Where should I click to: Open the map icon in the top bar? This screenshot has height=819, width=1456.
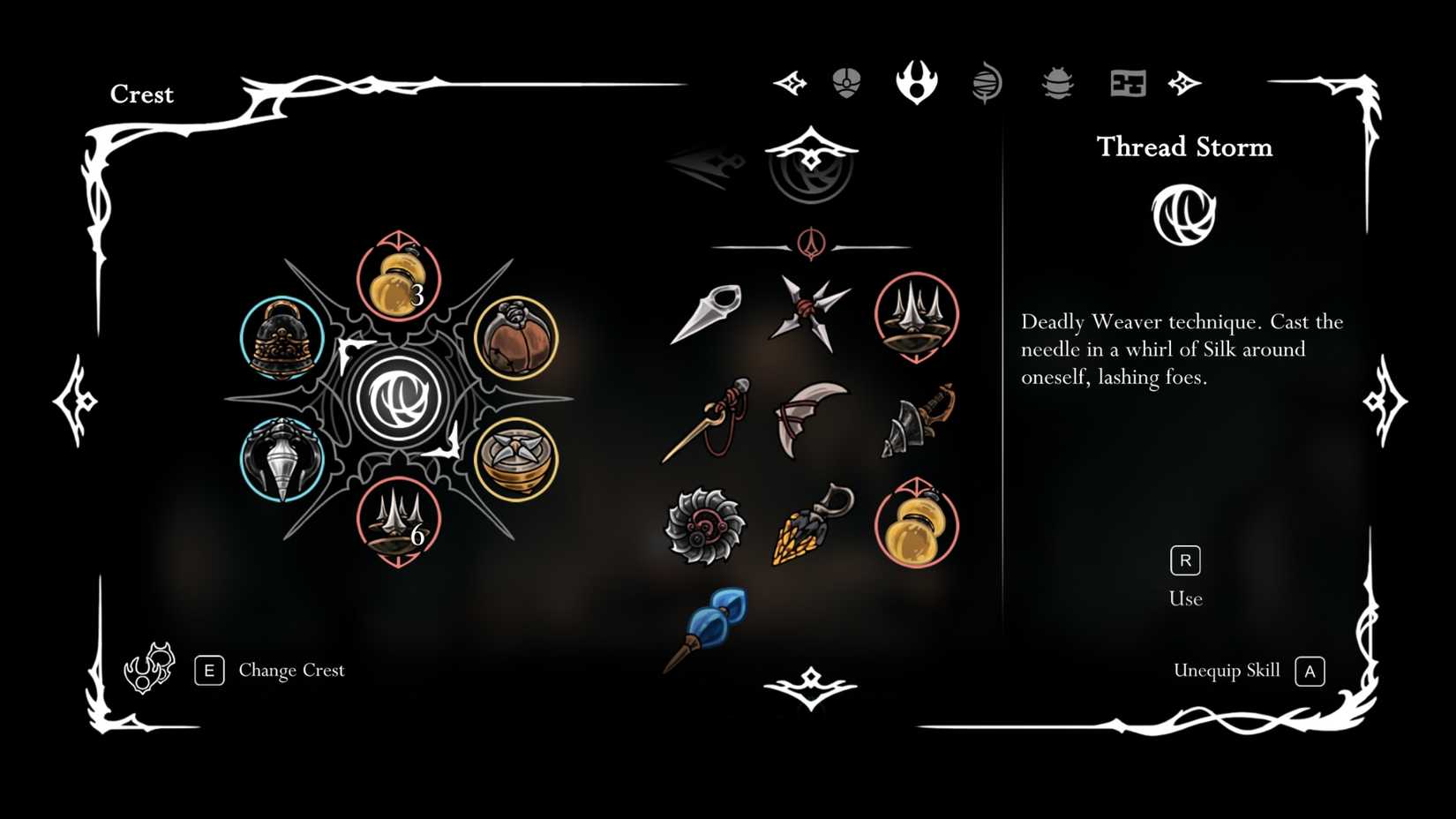[x=1126, y=84]
